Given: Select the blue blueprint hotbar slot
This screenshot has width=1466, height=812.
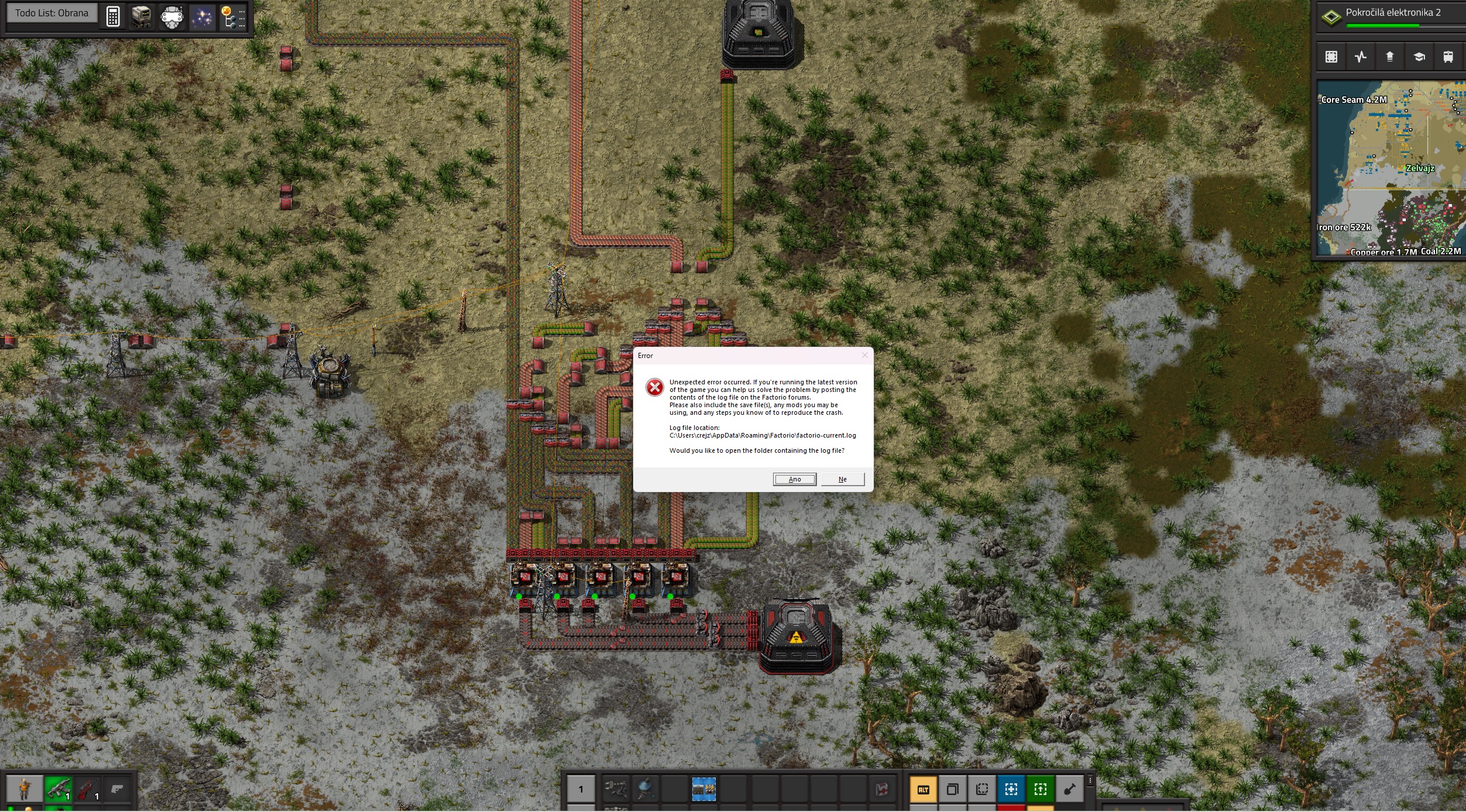Looking at the screenshot, I should click(x=703, y=789).
